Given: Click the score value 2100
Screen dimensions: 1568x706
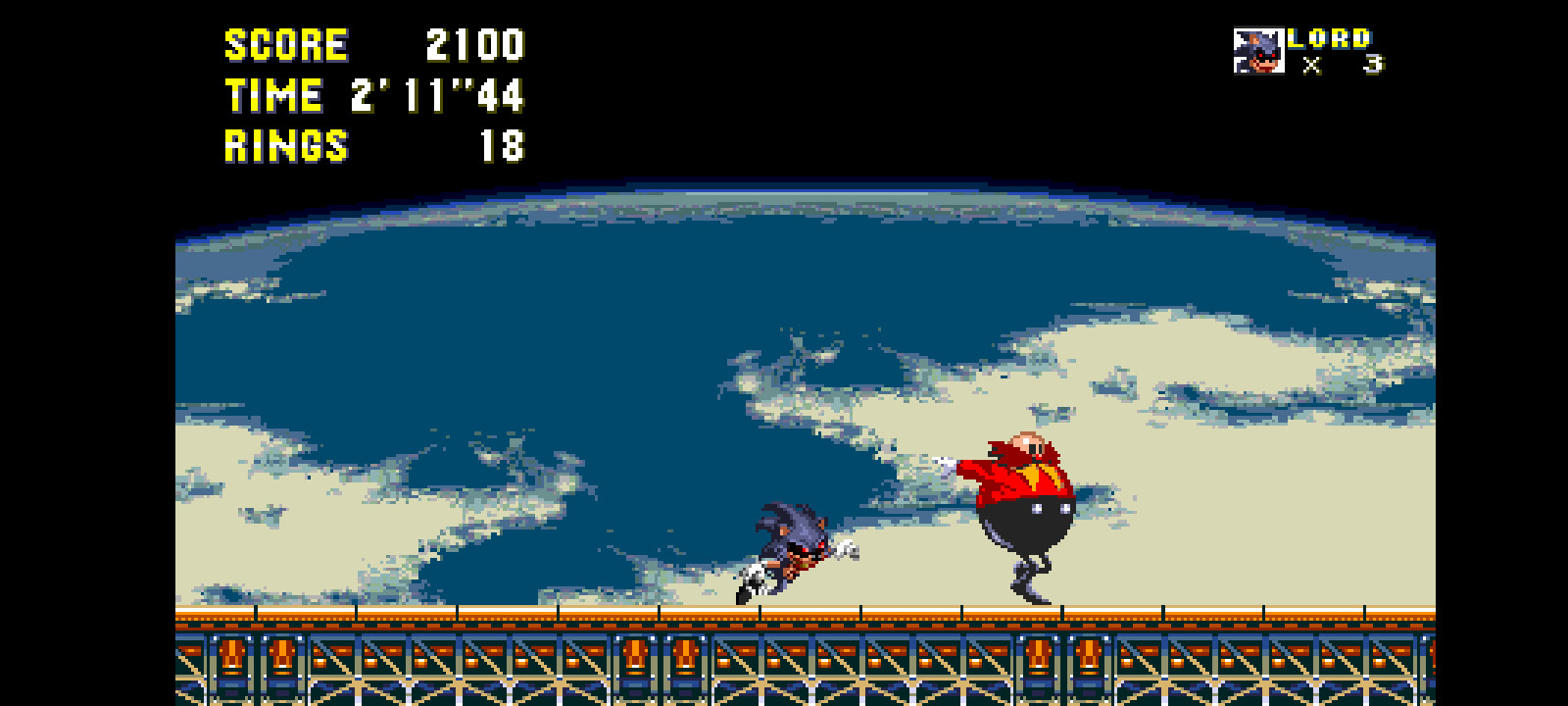Looking at the screenshot, I should coord(473,44).
